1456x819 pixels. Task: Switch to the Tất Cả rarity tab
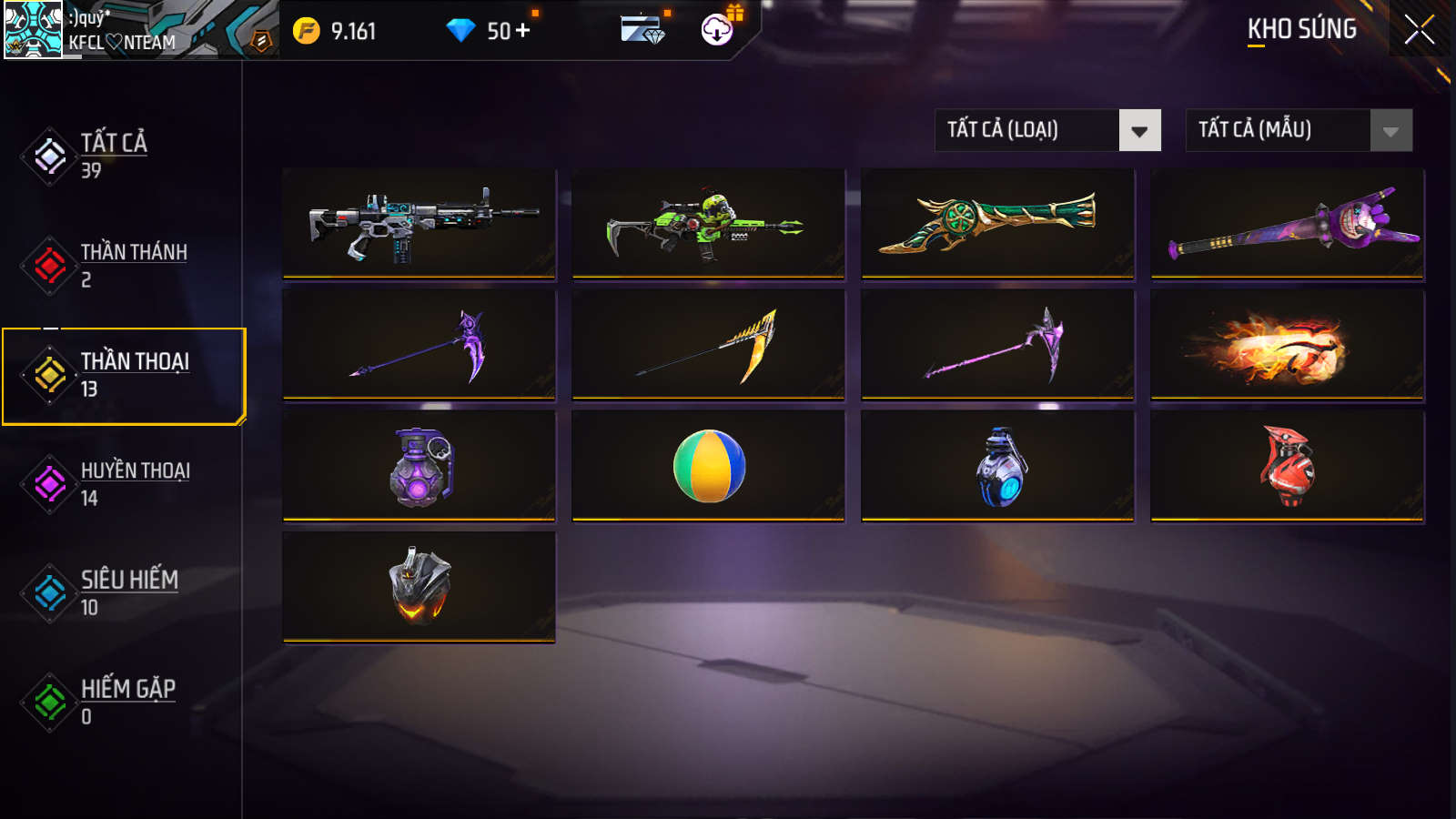coord(114,156)
